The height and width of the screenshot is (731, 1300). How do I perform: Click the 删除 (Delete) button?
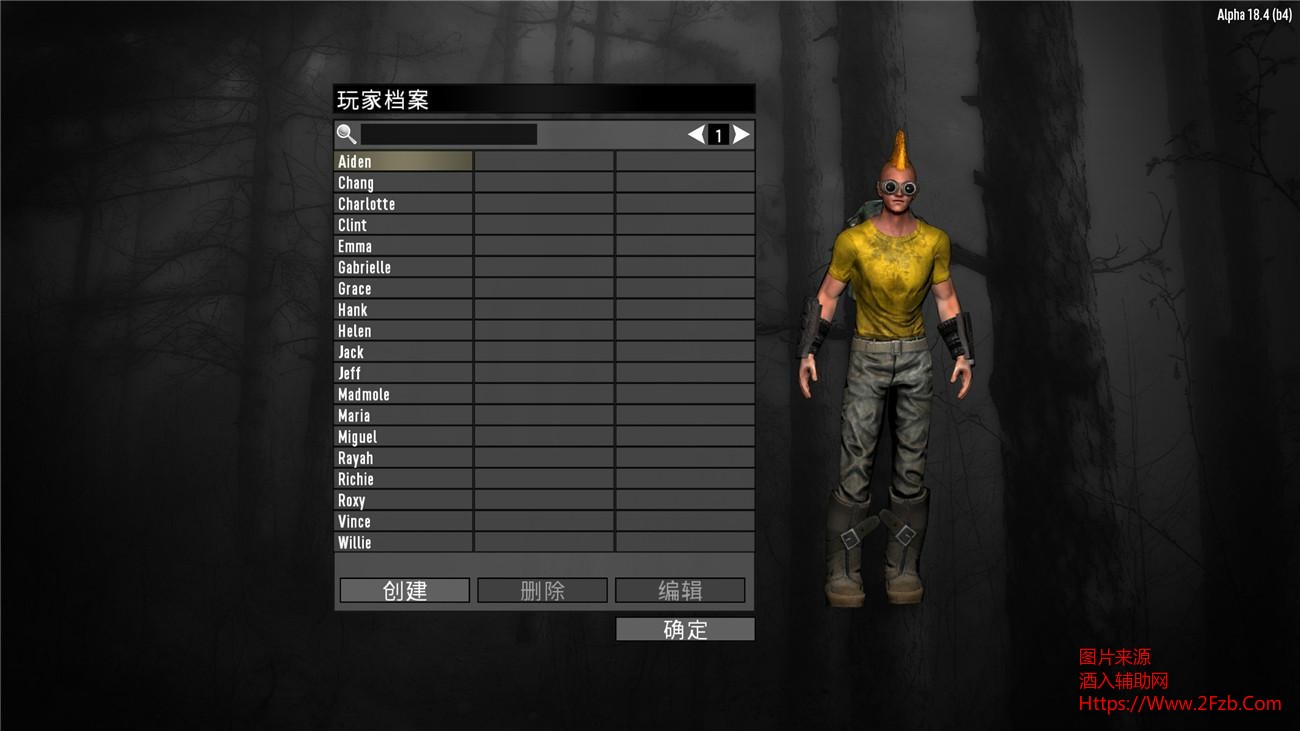(542, 591)
